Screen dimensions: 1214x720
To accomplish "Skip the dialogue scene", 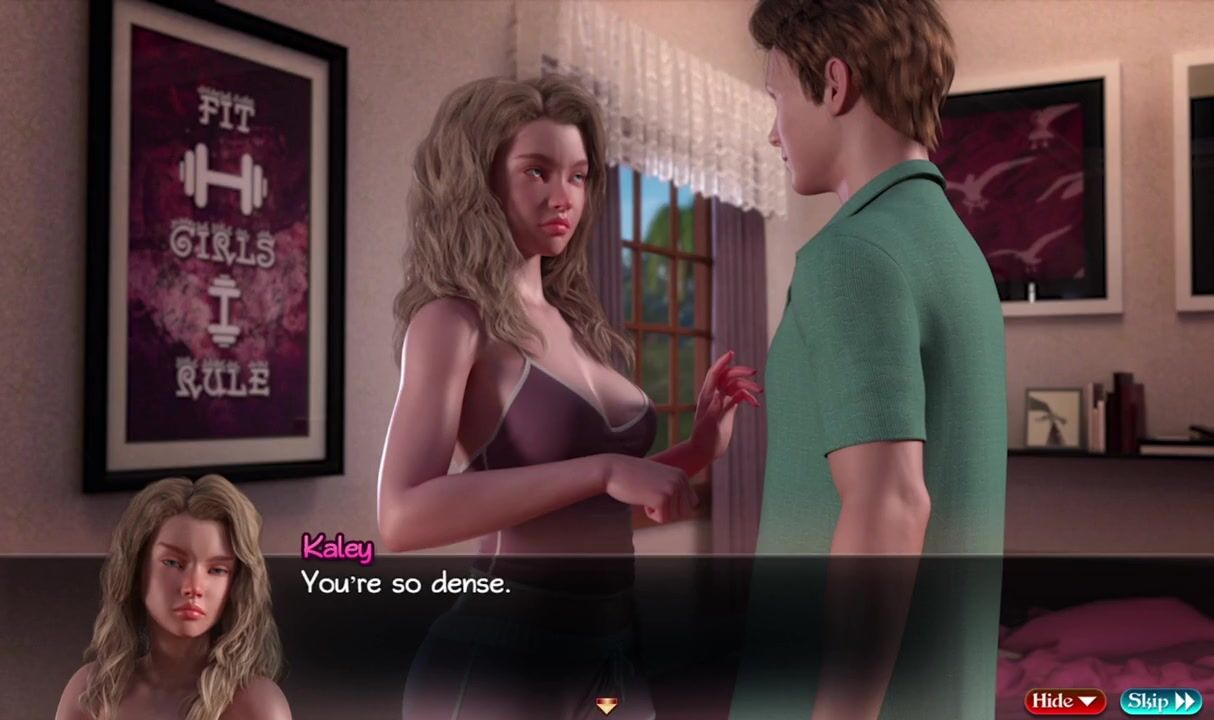I will pyautogui.click(x=1160, y=701).
